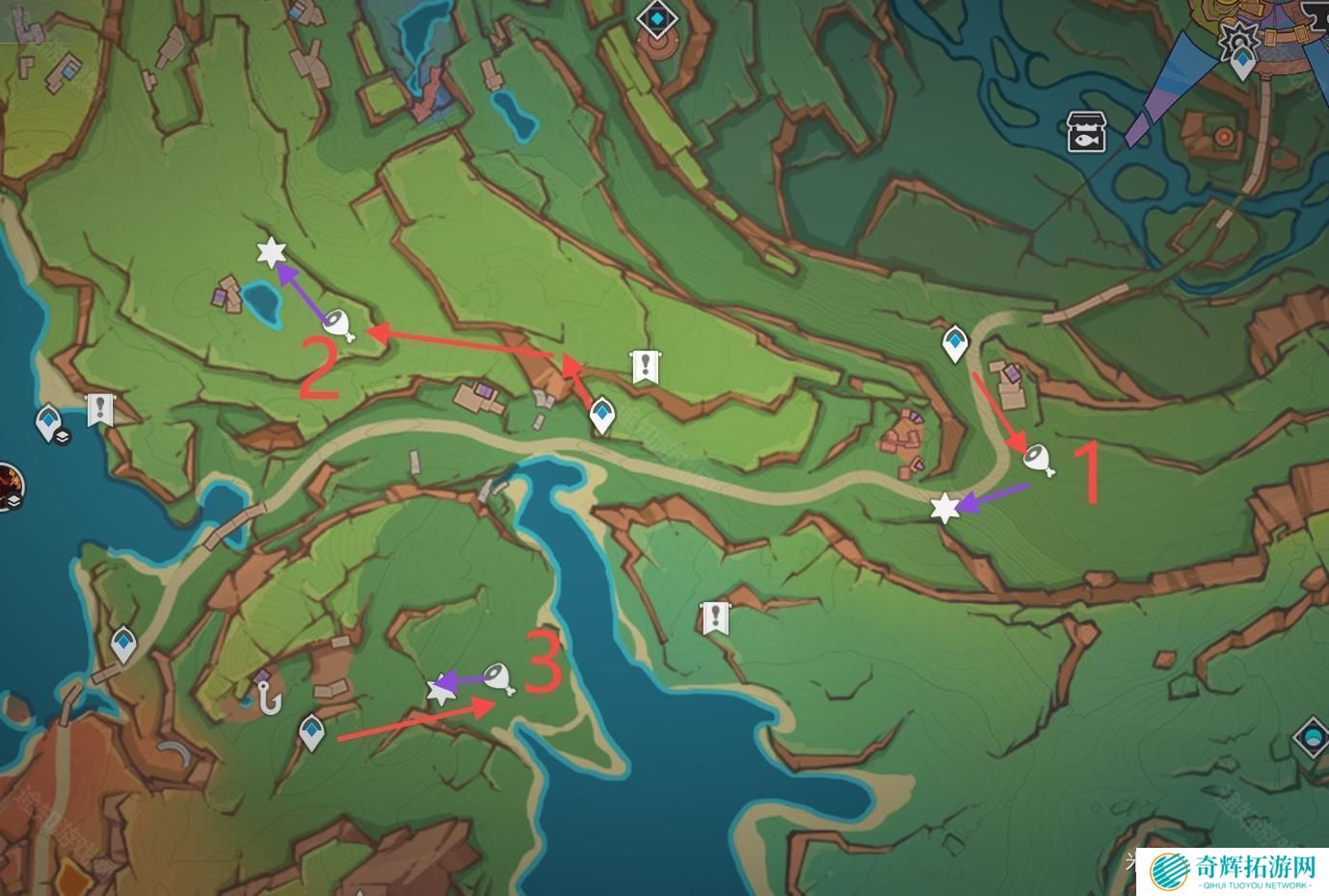This screenshot has width=1329, height=896.
Task: Select the pin marker above red number 2
Action: 338,324
